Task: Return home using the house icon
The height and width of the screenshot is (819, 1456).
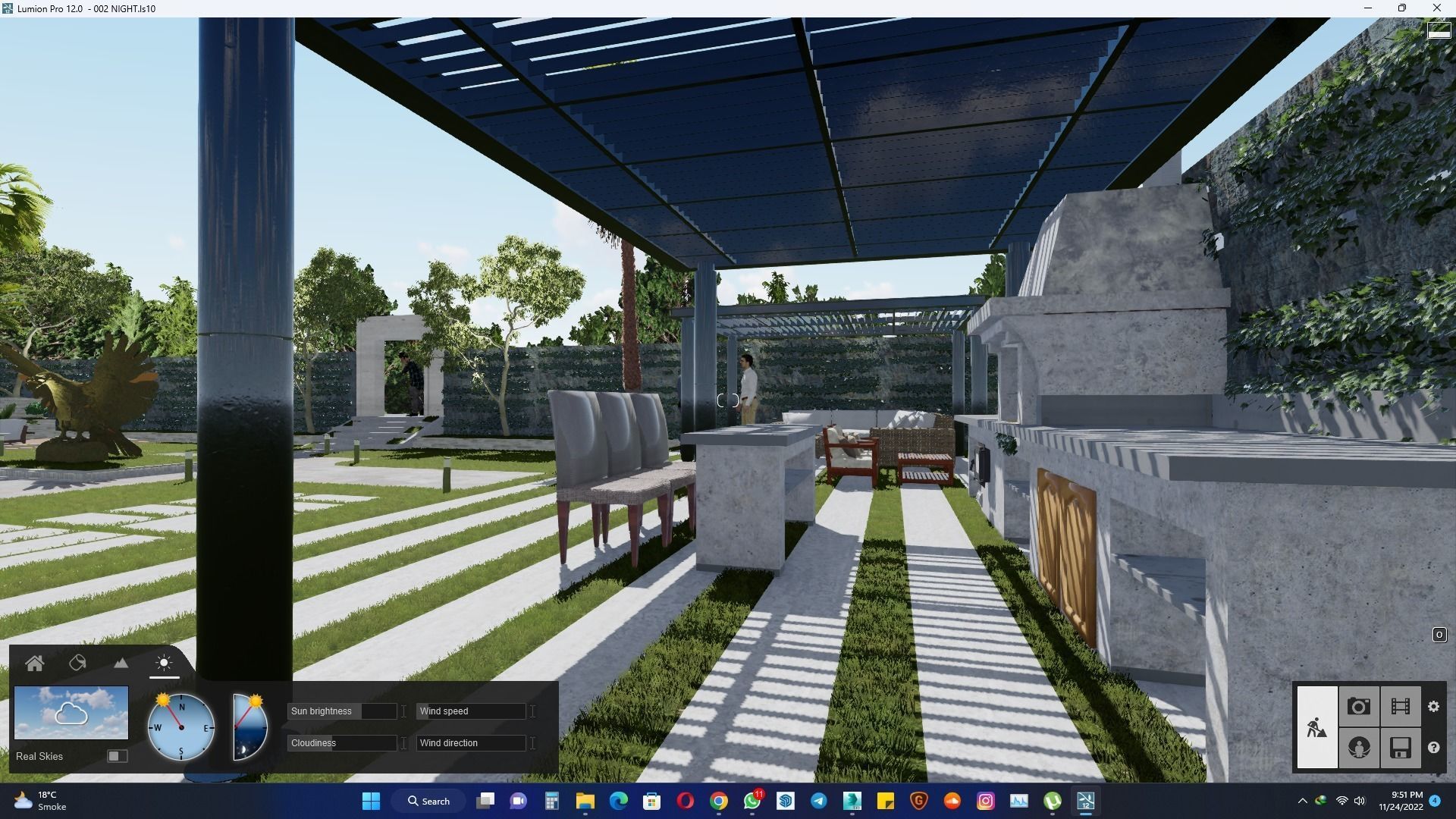Action: click(35, 662)
